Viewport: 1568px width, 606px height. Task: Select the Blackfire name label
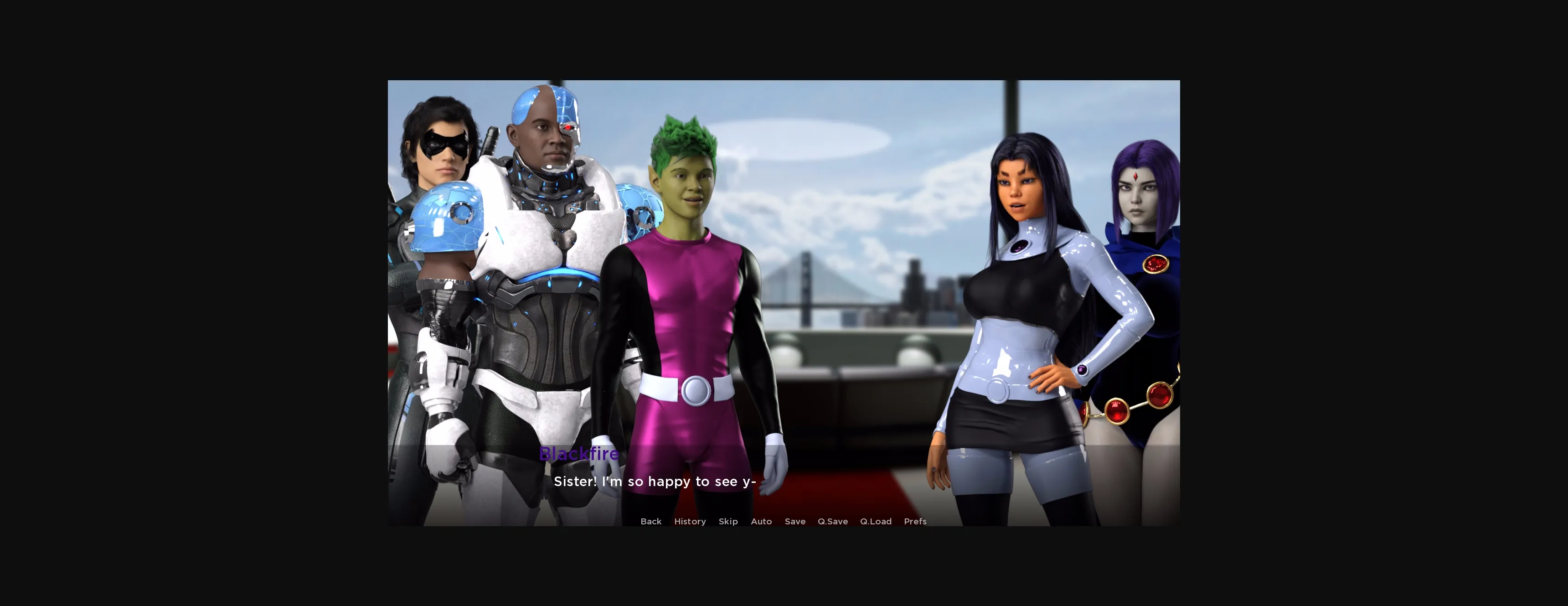click(579, 454)
